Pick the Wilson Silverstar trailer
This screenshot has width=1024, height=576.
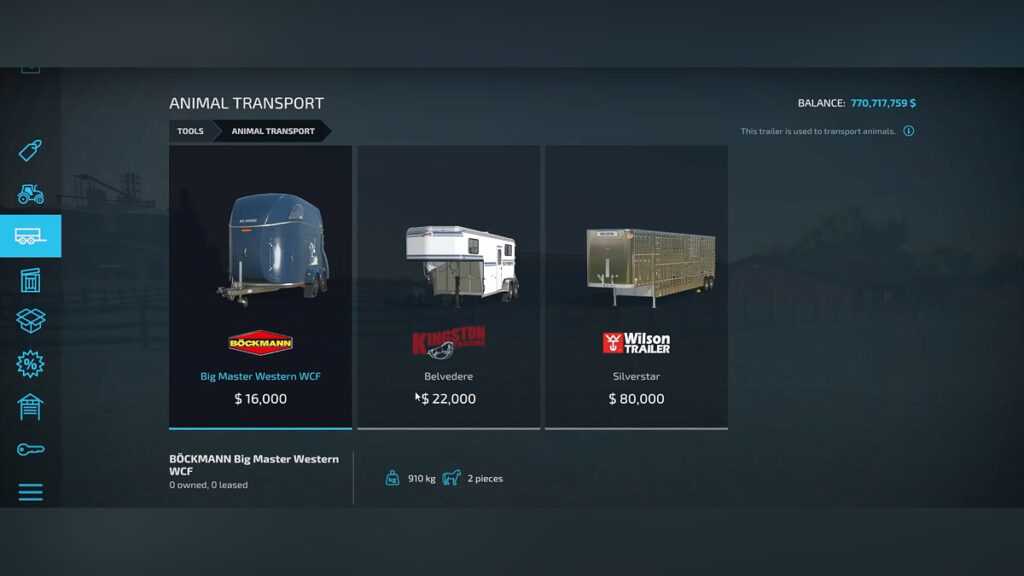pos(636,286)
